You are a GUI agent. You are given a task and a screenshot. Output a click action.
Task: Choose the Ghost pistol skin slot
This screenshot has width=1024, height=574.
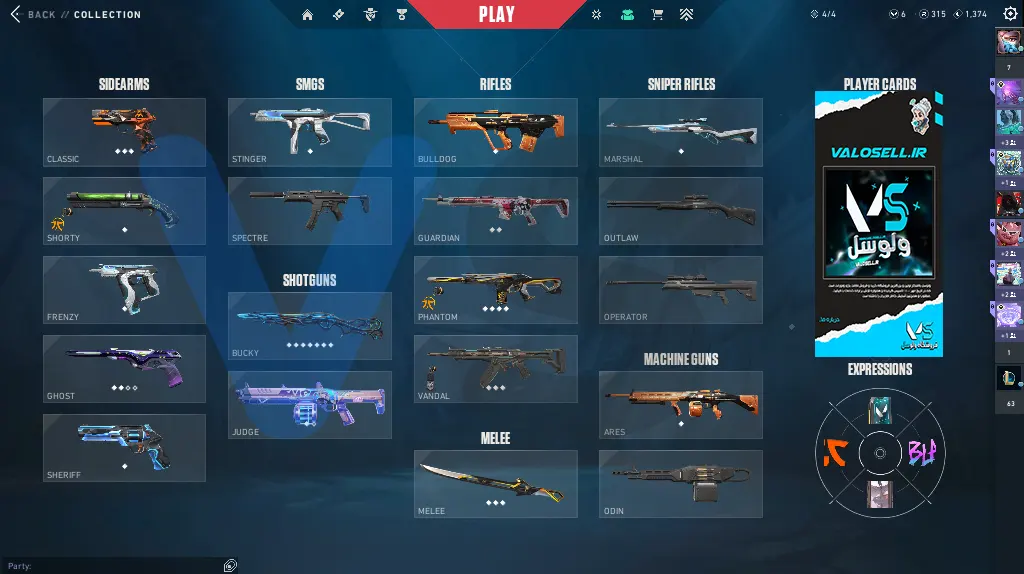[x=124, y=369]
